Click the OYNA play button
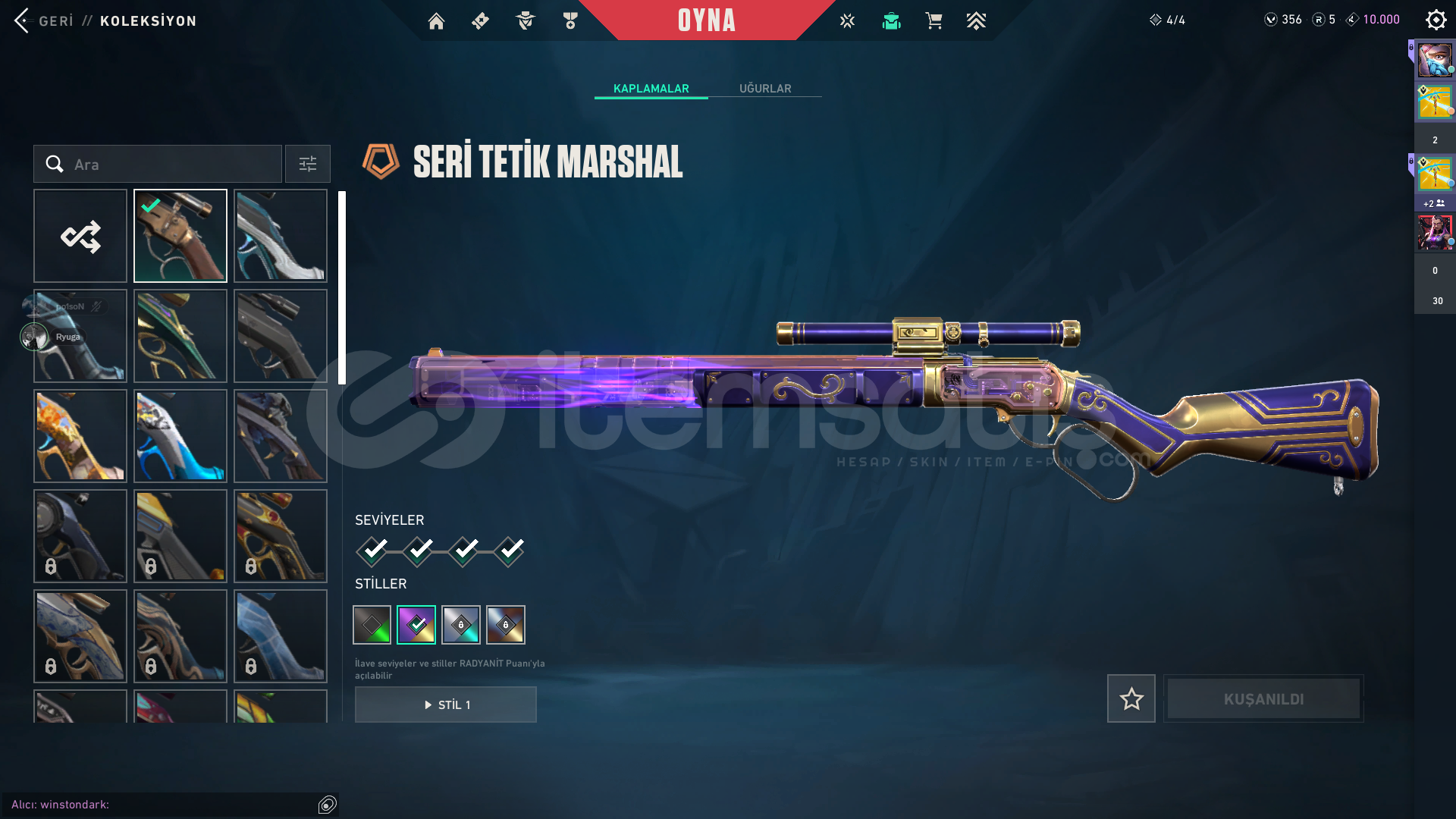This screenshot has width=1456, height=819. click(706, 20)
